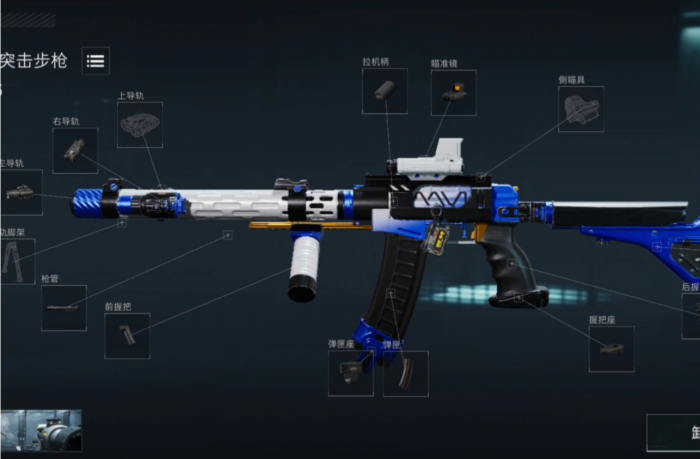Screen dimensions: 700x459
Task: Select the 上导轨 upper rail slot
Action: (139, 125)
